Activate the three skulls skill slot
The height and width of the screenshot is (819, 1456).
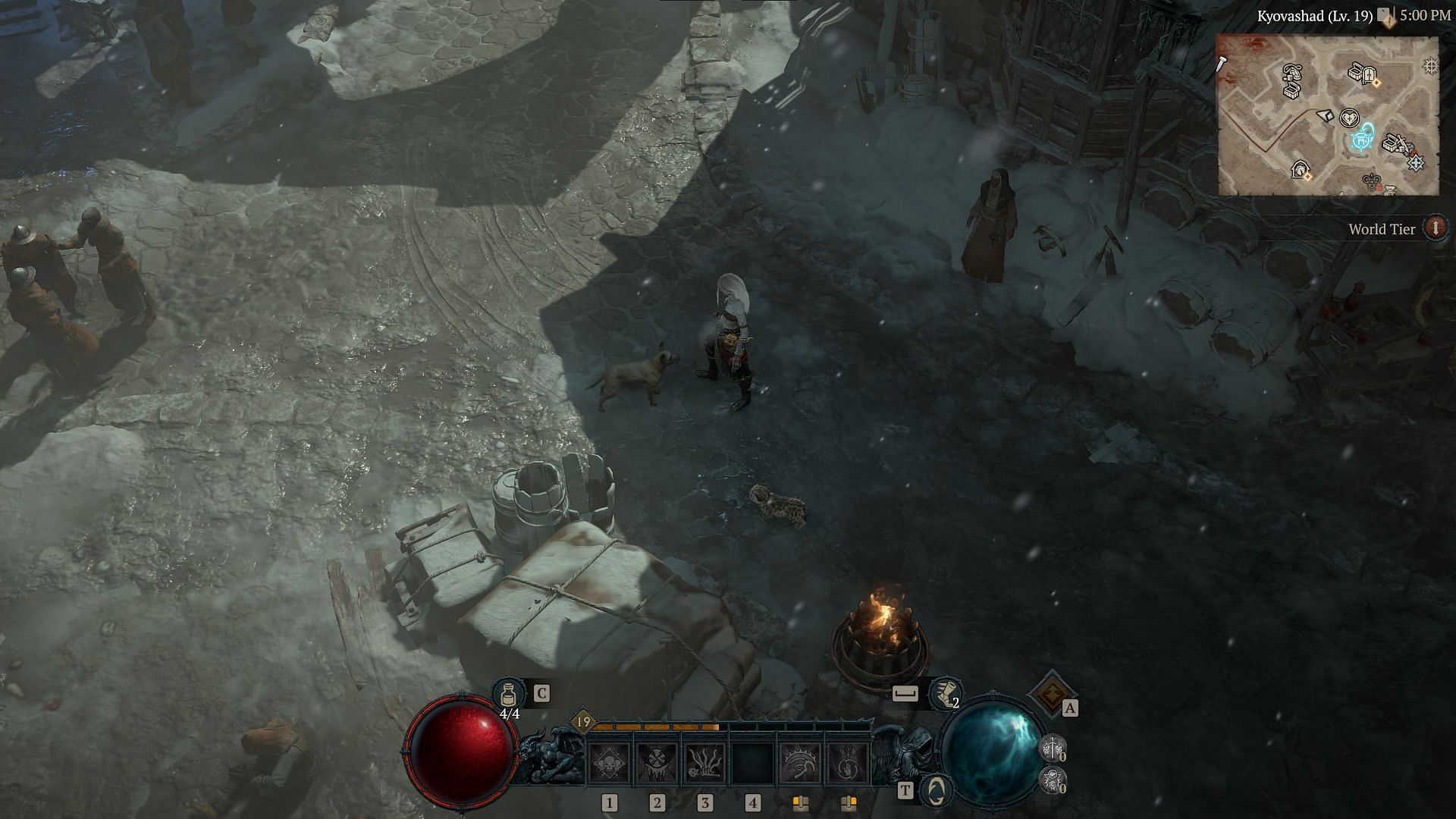click(x=609, y=762)
